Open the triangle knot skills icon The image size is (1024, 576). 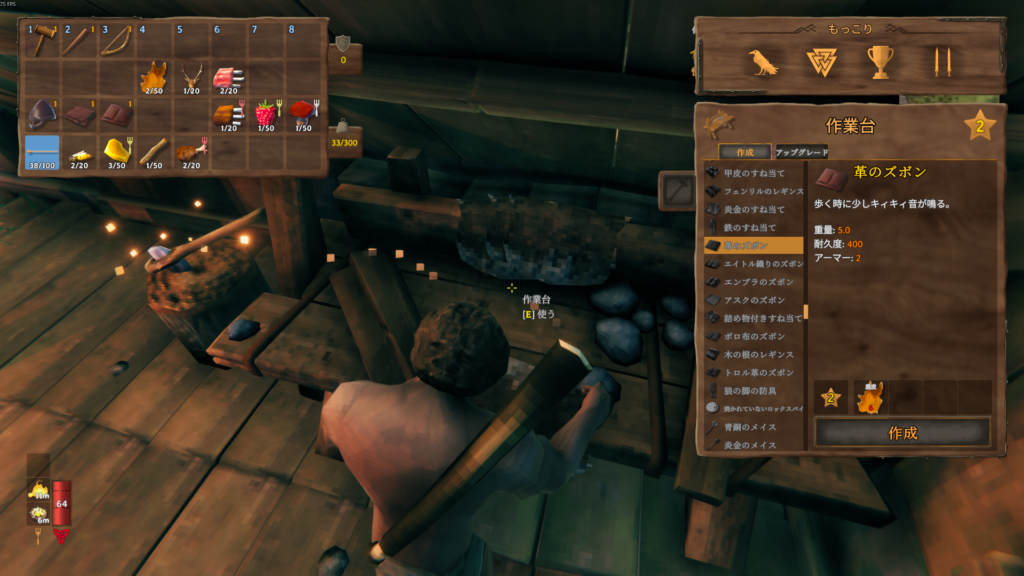tap(821, 63)
